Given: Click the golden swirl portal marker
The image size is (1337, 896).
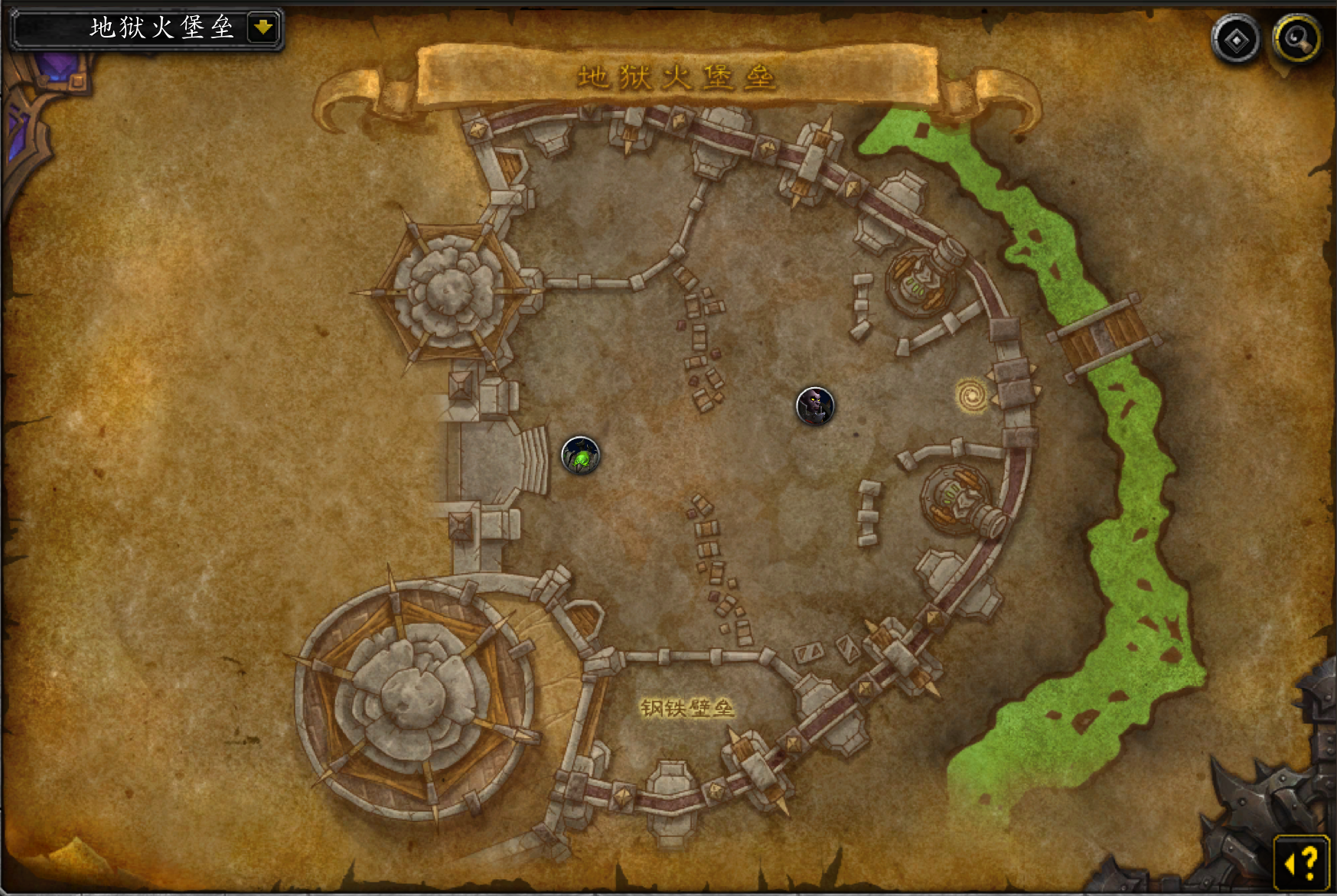Looking at the screenshot, I should pos(972,396).
